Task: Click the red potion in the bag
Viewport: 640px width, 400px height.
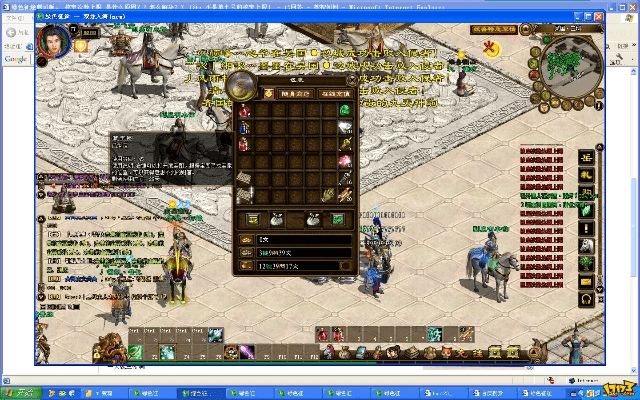Action: coord(244,109)
